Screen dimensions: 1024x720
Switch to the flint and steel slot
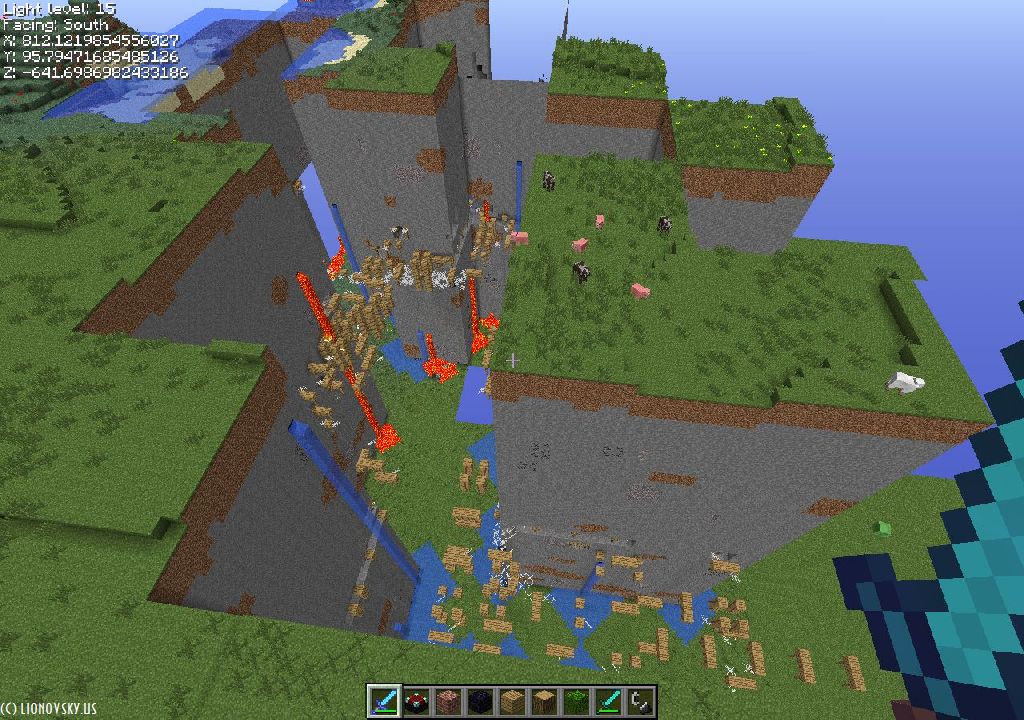click(x=640, y=700)
